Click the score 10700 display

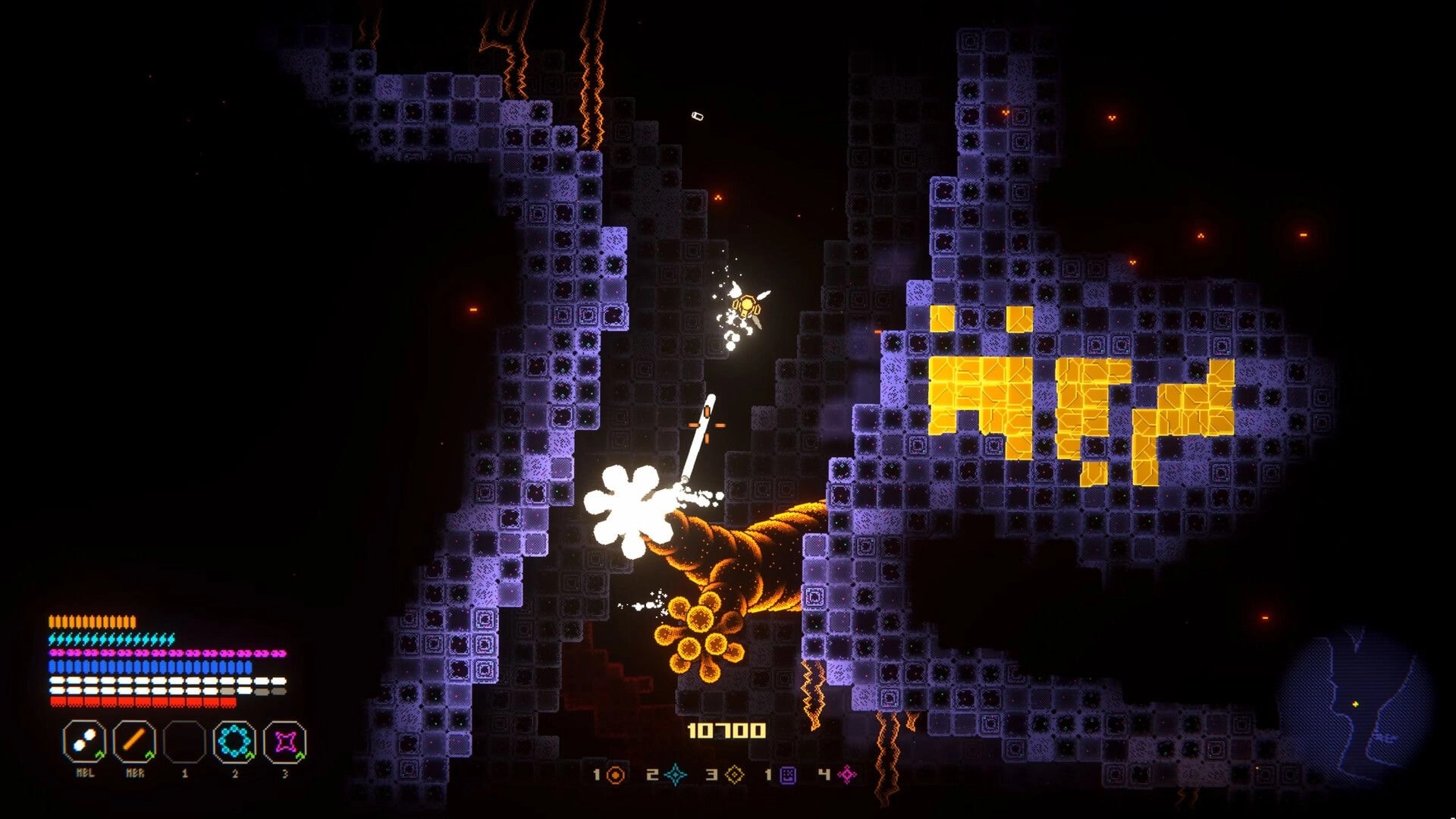[x=727, y=732]
